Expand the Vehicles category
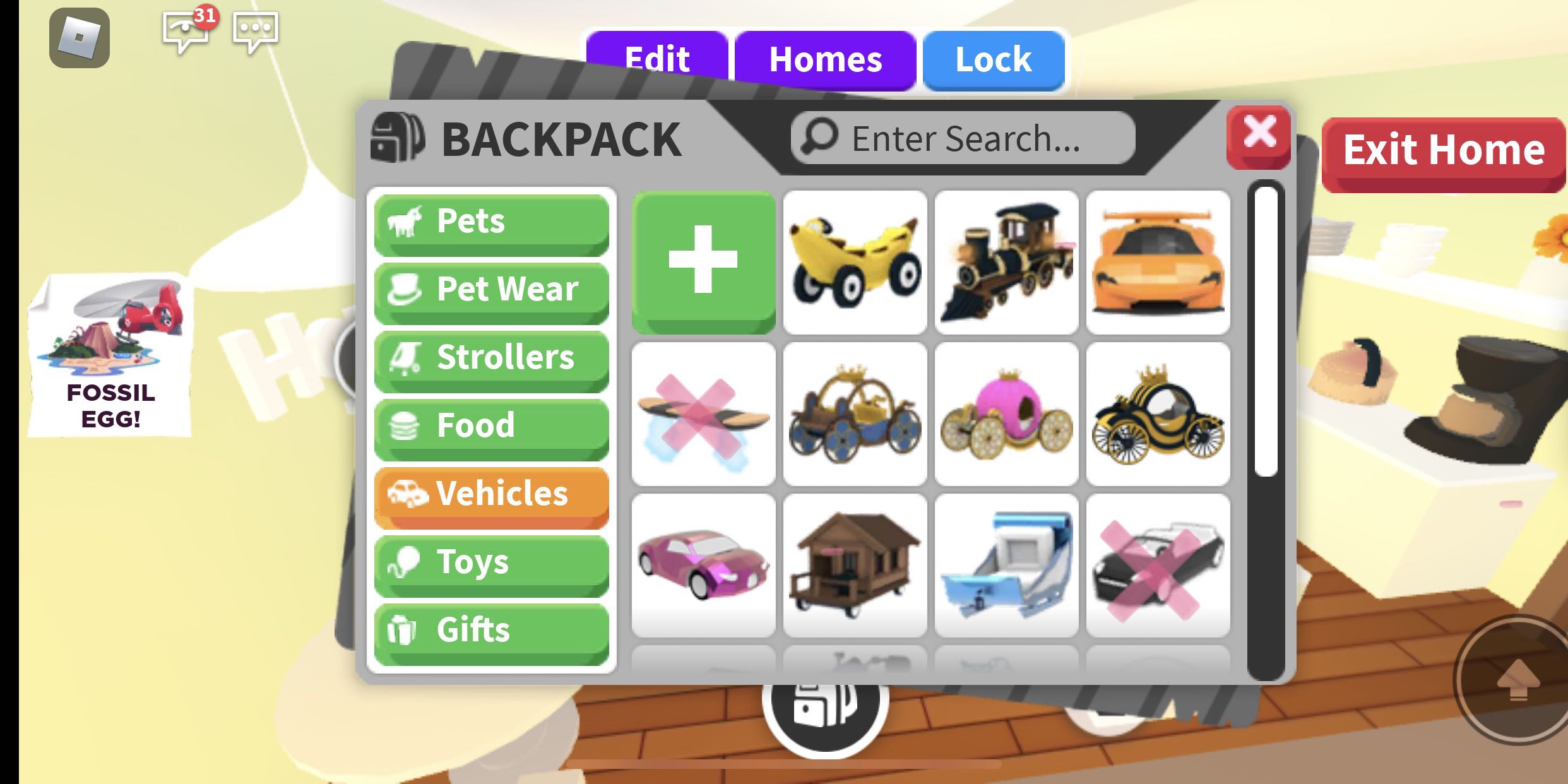 [490, 494]
